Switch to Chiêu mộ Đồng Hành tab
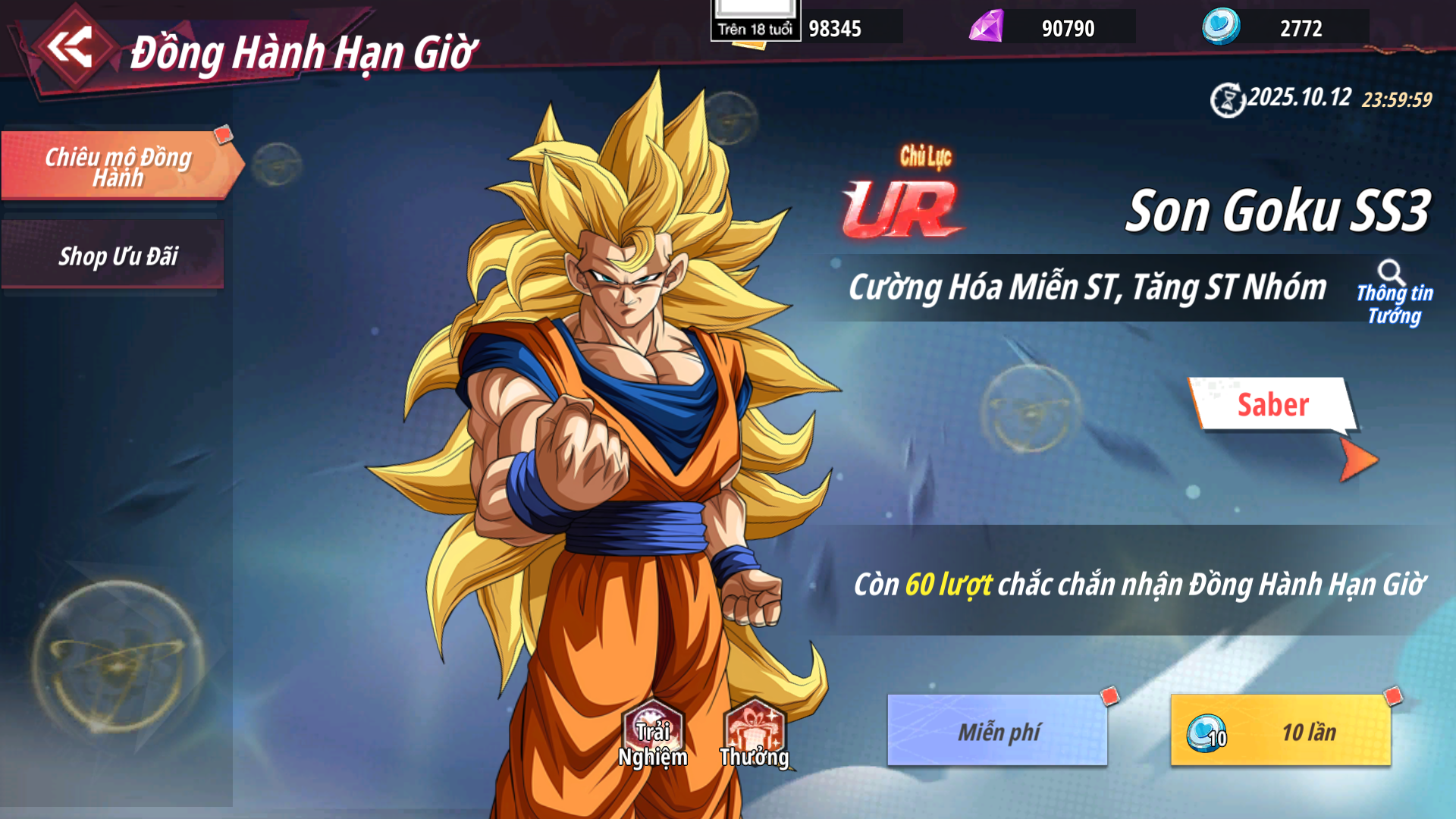Screen dimensions: 1456x819 118,166
